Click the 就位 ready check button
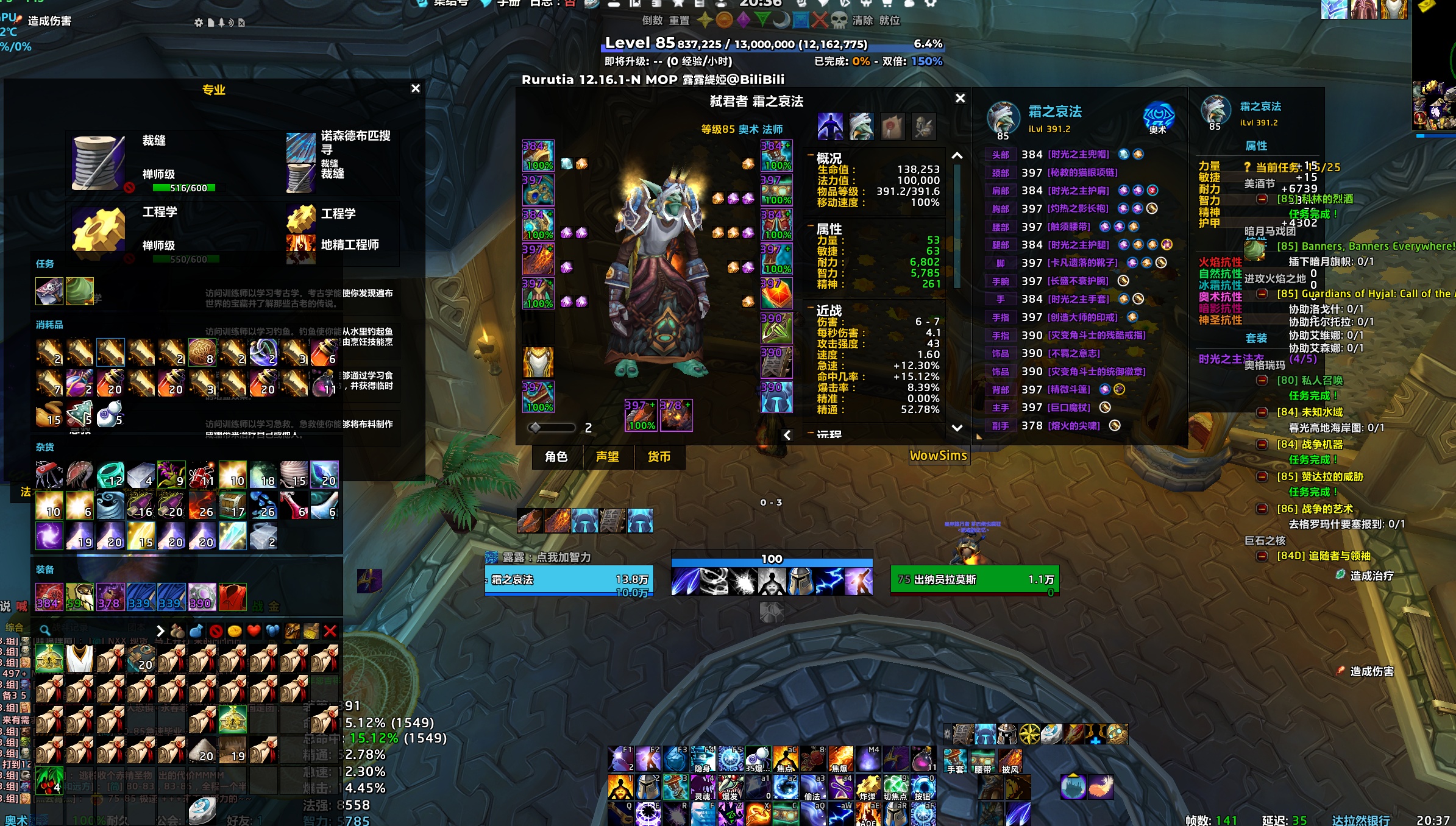The width and height of the screenshot is (1456, 826). point(889,21)
